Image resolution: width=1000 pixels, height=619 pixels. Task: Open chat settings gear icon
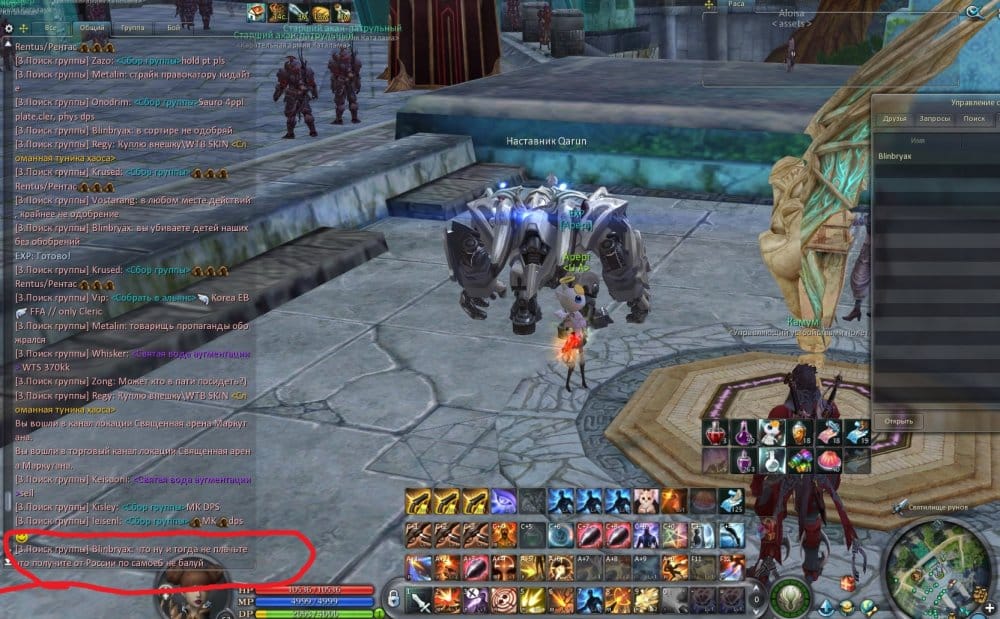pos(9,28)
